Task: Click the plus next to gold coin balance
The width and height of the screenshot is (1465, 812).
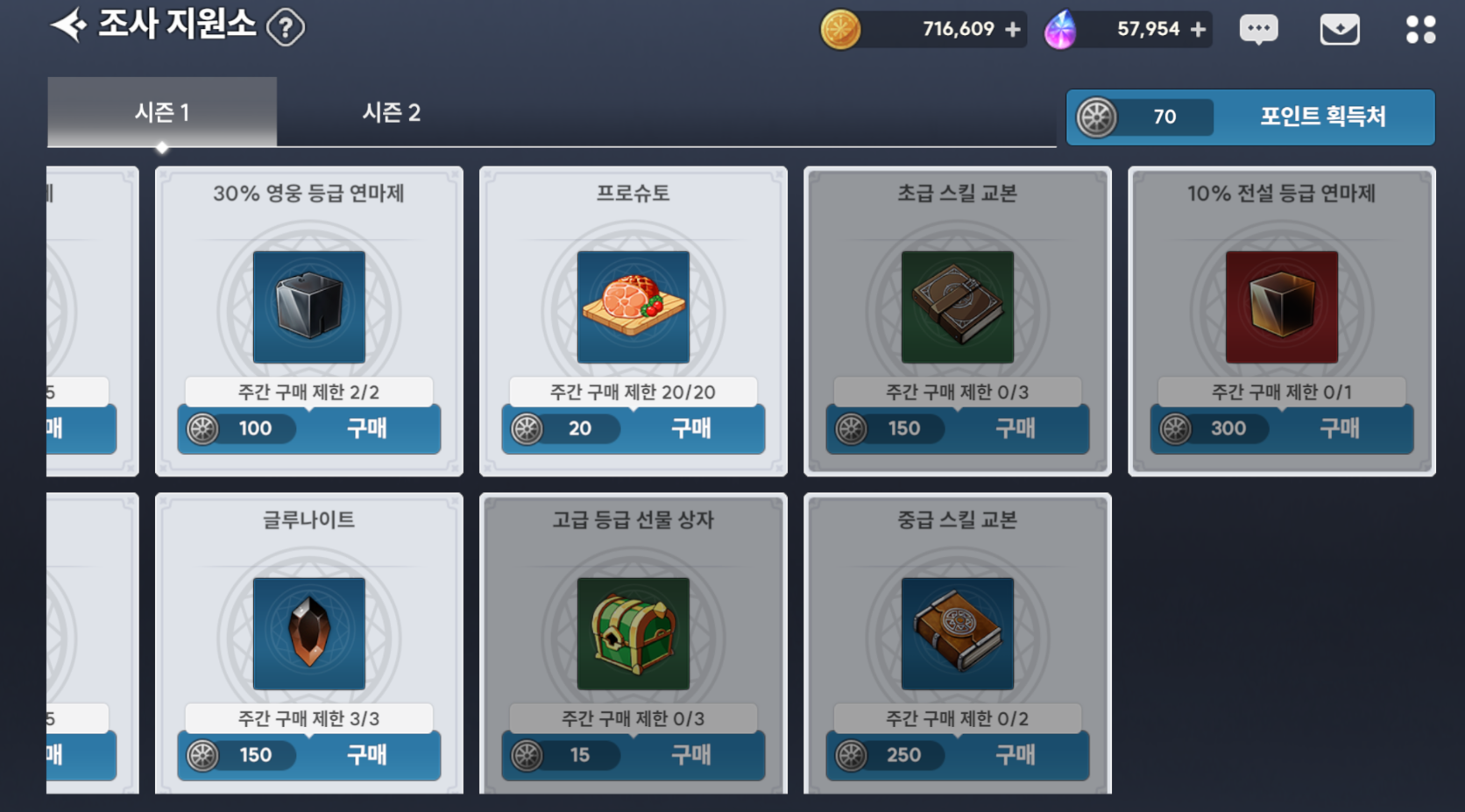Action: coord(1015,28)
